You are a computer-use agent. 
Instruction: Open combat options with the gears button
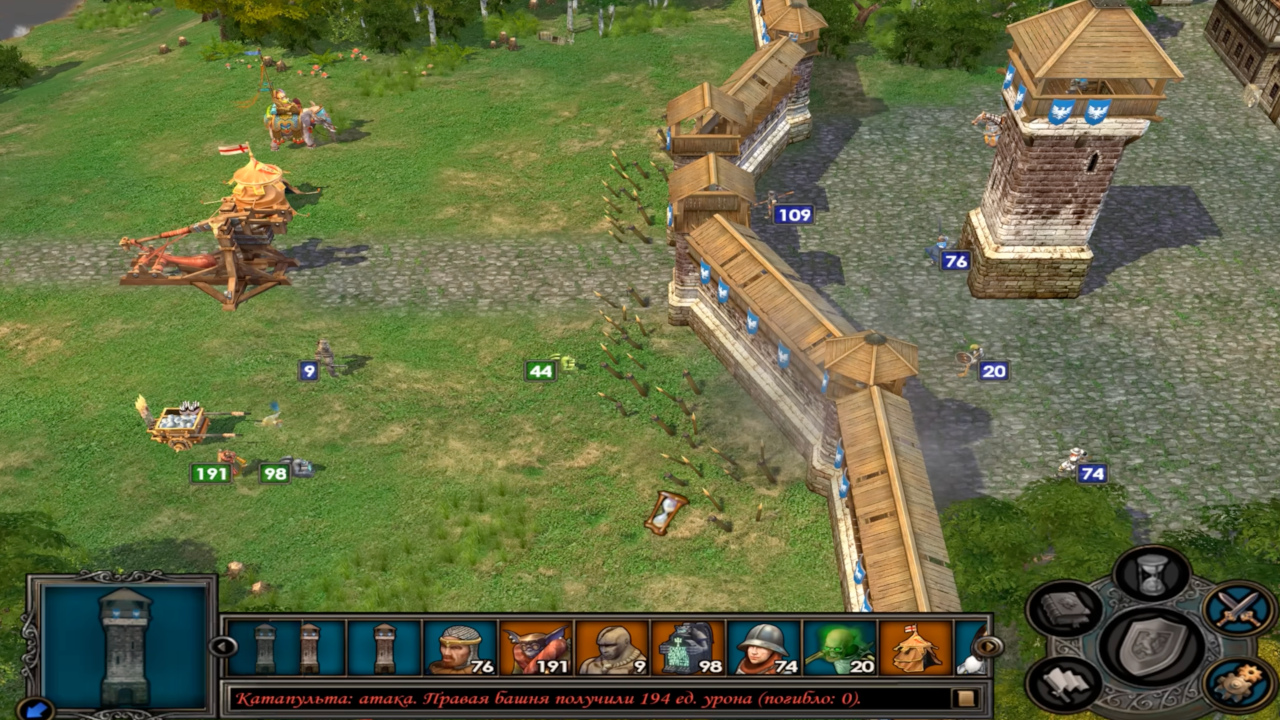pos(1240,684)
